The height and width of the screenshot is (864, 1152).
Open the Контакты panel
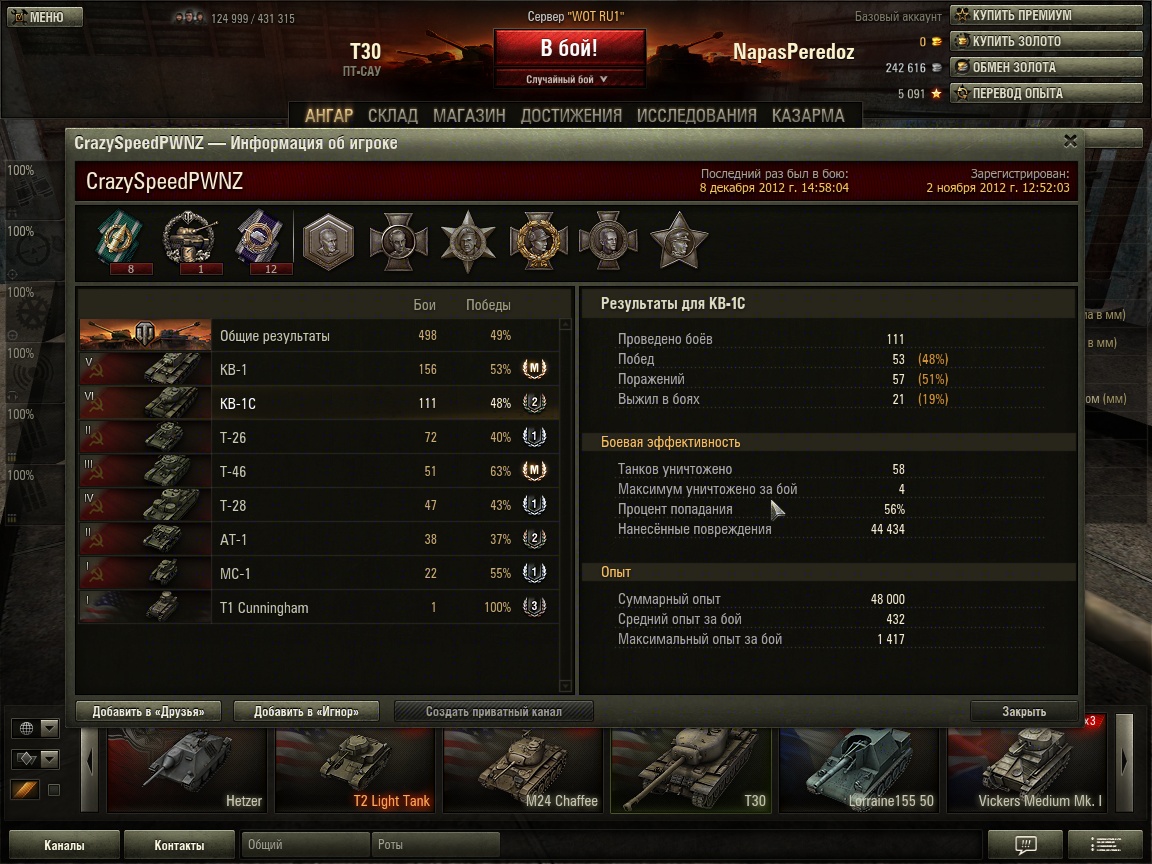point(180,845)
